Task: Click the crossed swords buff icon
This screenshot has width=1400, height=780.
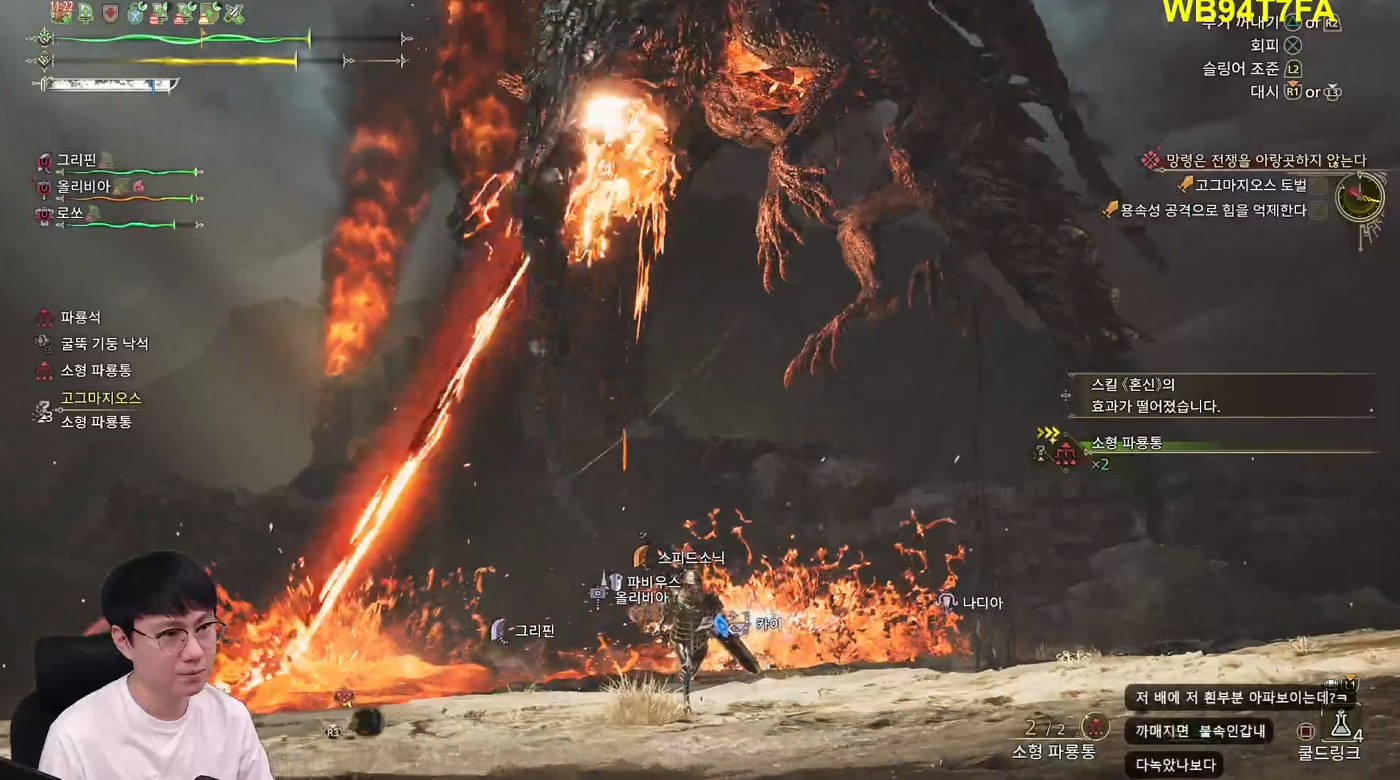Action: coord(234,14)
